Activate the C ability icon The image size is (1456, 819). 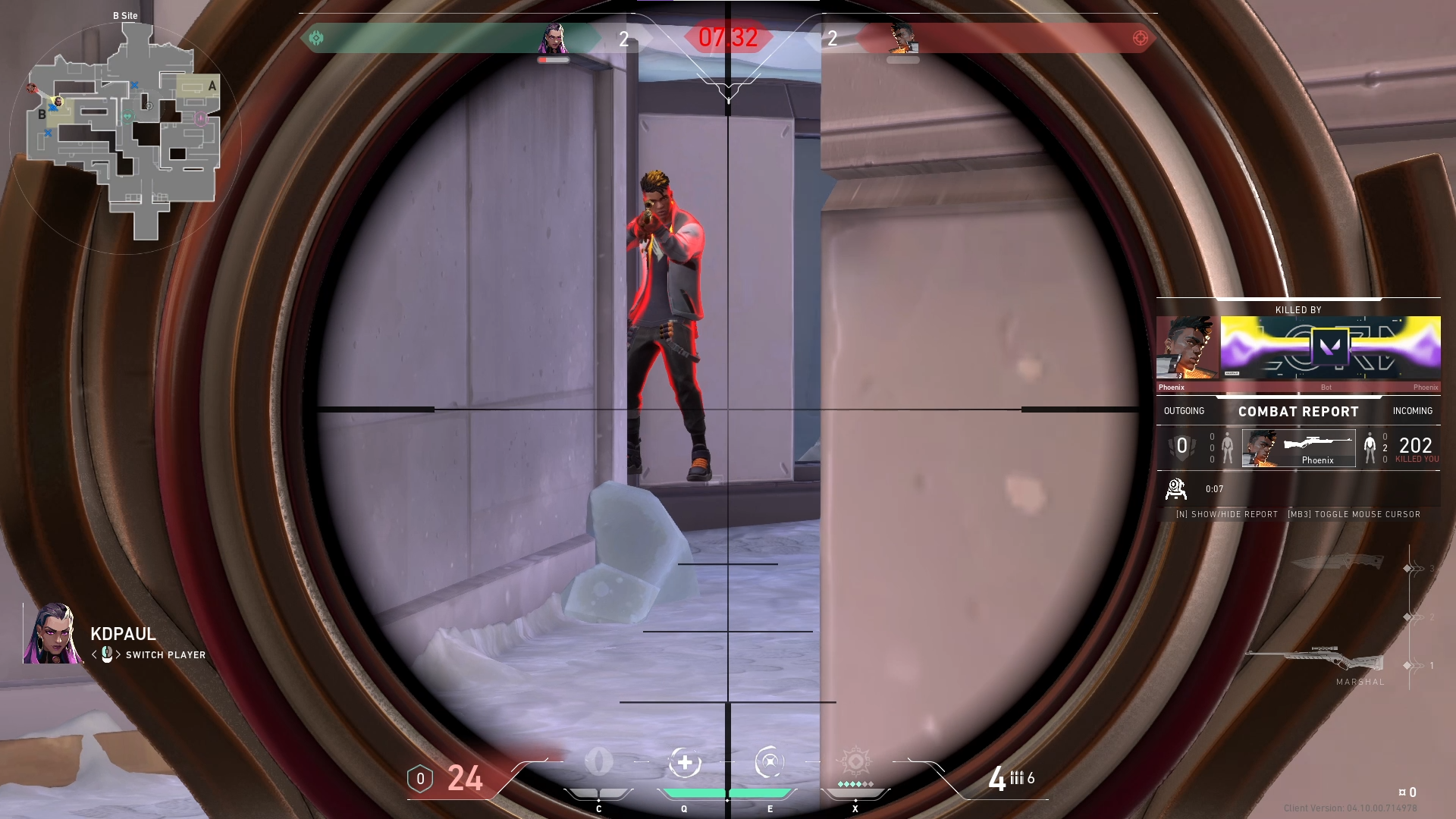(x=599, y=763)
